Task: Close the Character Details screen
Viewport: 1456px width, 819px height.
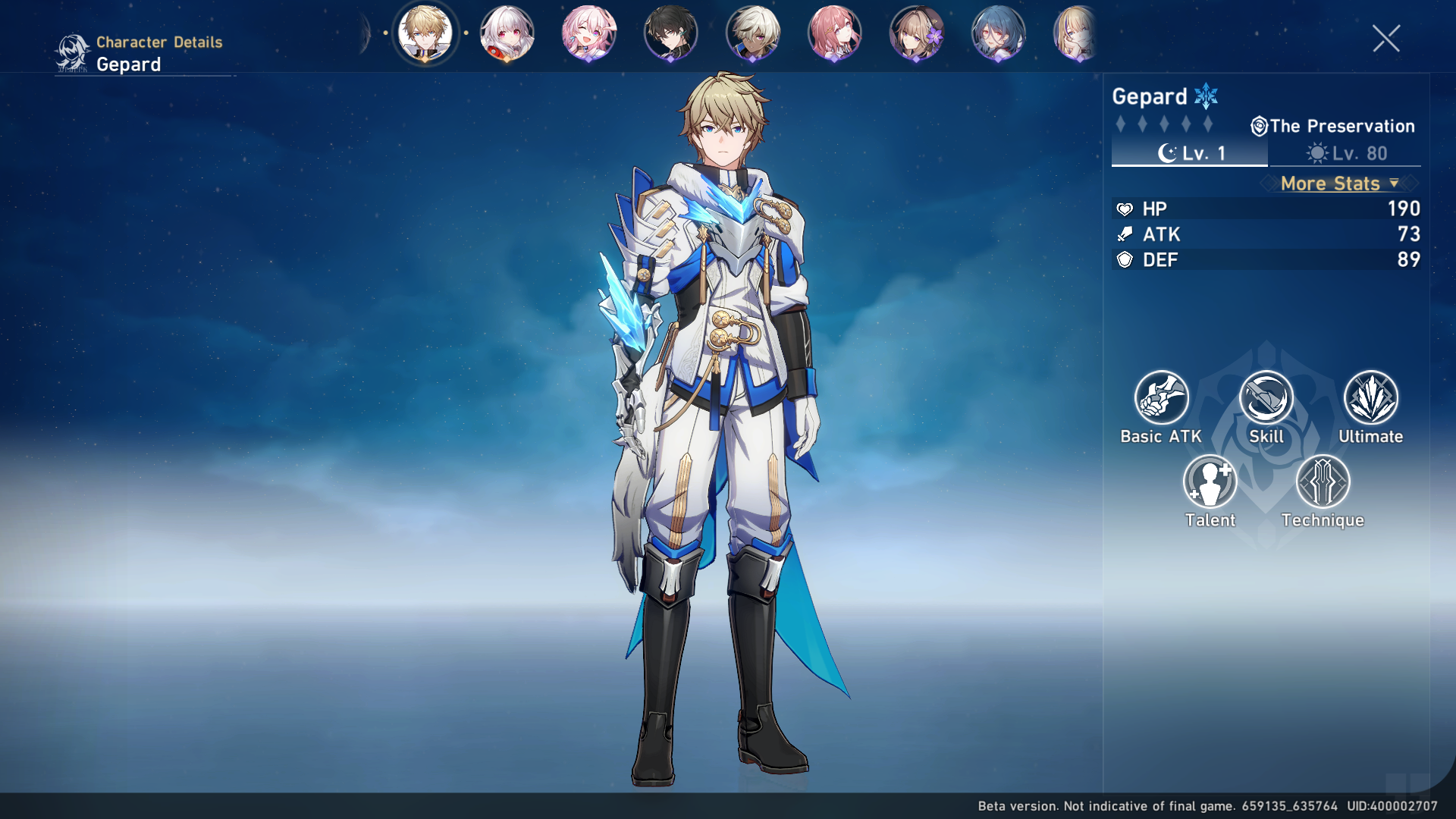Action: click(x=1388, y=39)
